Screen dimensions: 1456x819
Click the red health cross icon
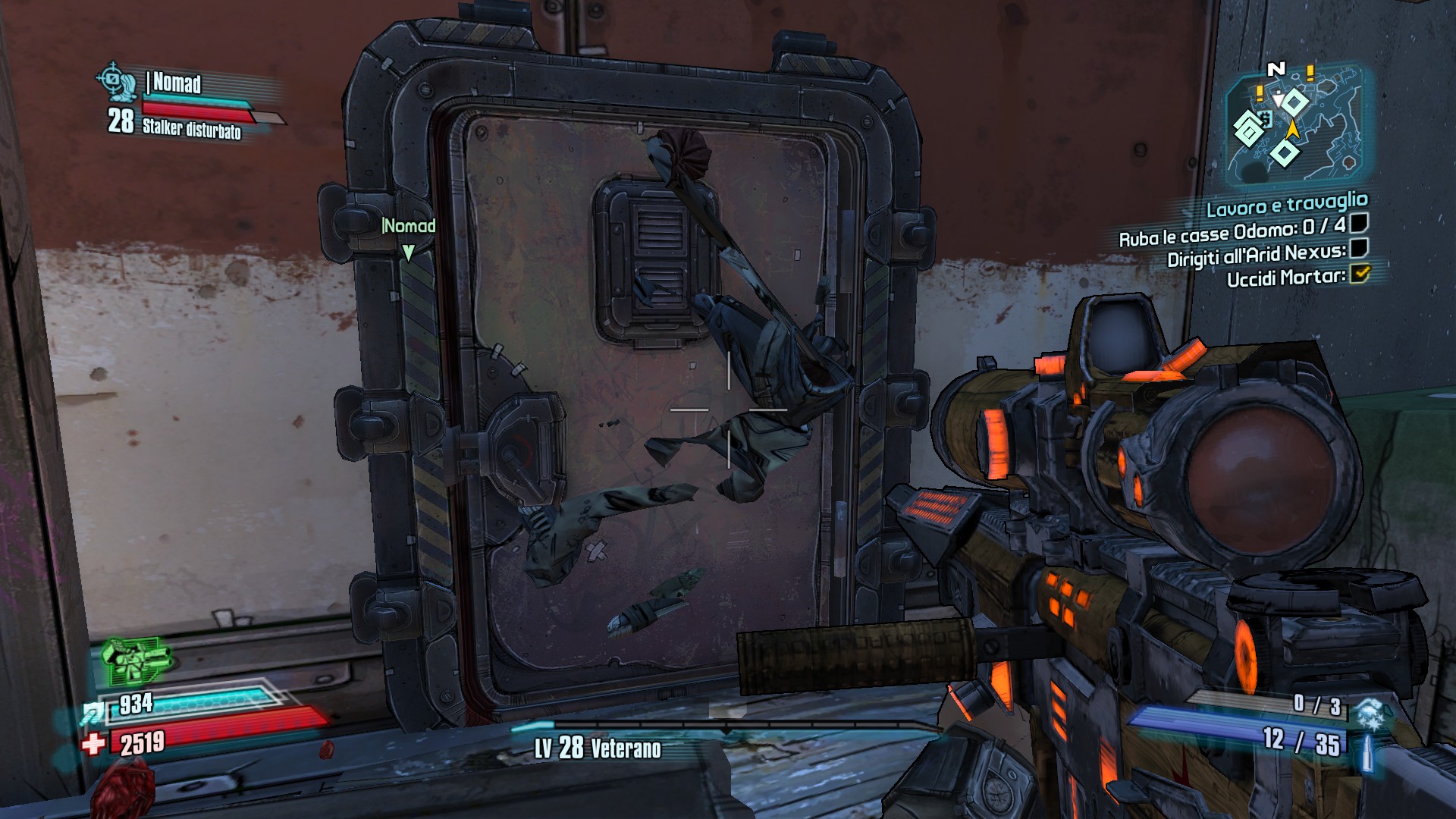point(94,744)
